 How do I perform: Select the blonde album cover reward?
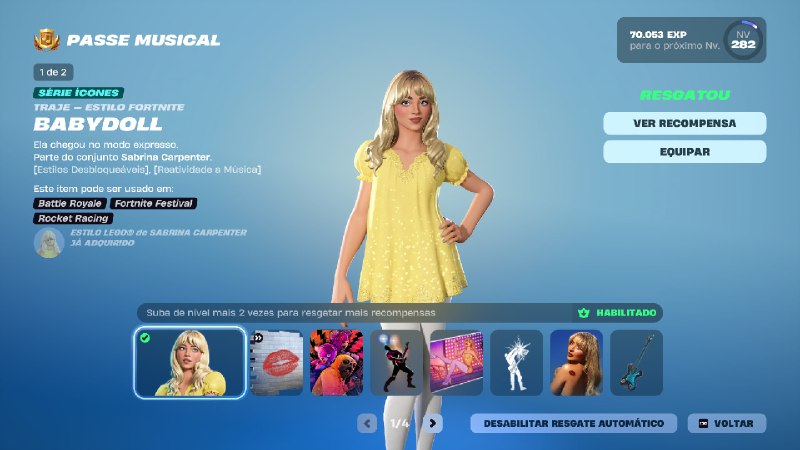(577, 363)
